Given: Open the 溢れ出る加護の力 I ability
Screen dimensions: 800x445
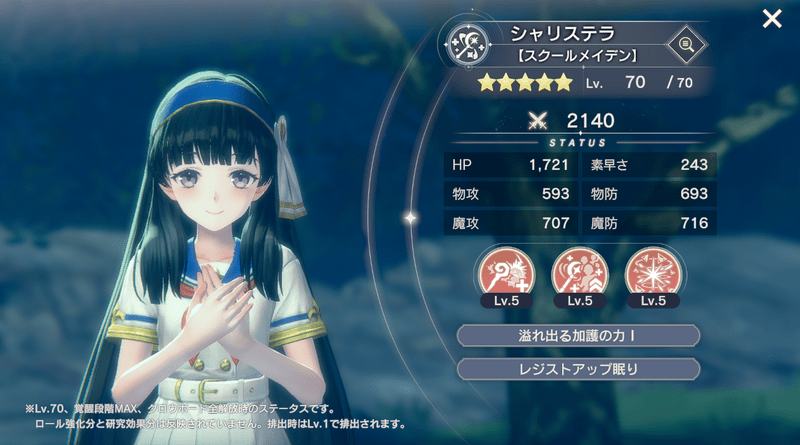Looking at the screenshot, I should tap(578, 334).
